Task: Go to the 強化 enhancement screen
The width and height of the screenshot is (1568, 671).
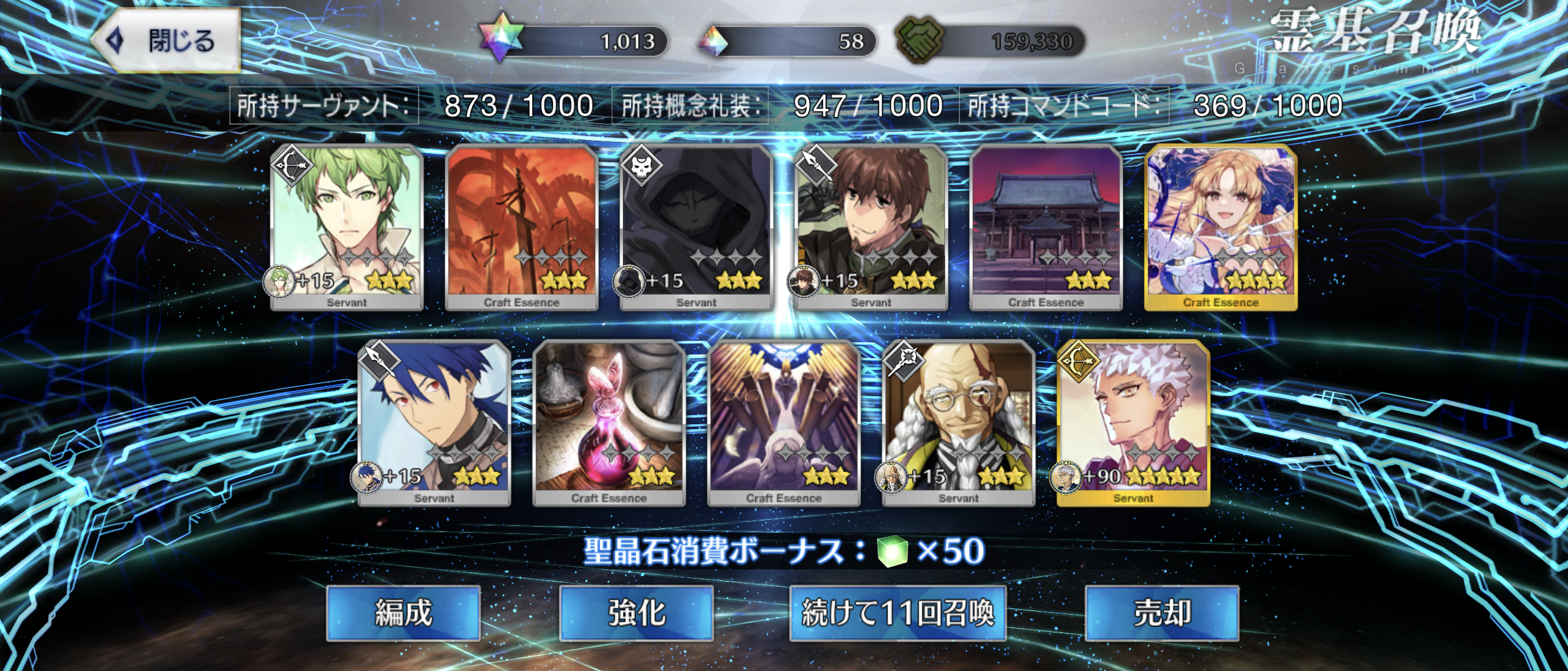Action: (636, 613)
